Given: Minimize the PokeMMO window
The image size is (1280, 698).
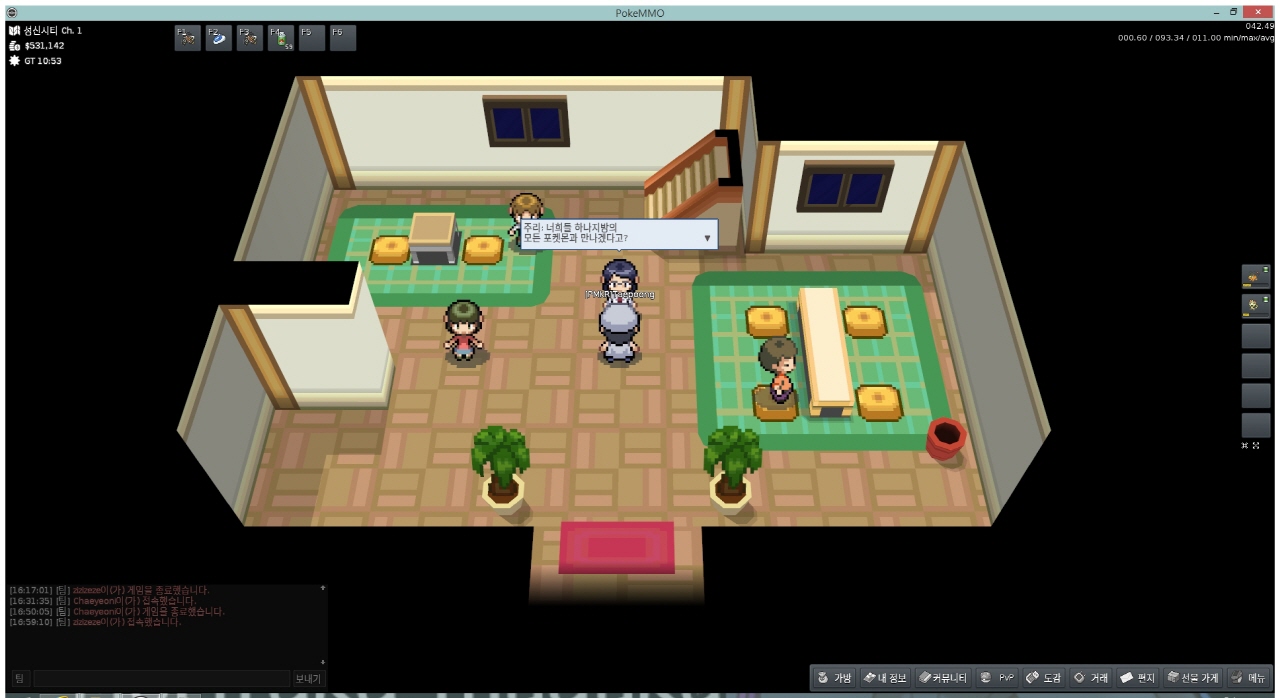Looking at the screenshot, I should click(x=1217, y=11).
